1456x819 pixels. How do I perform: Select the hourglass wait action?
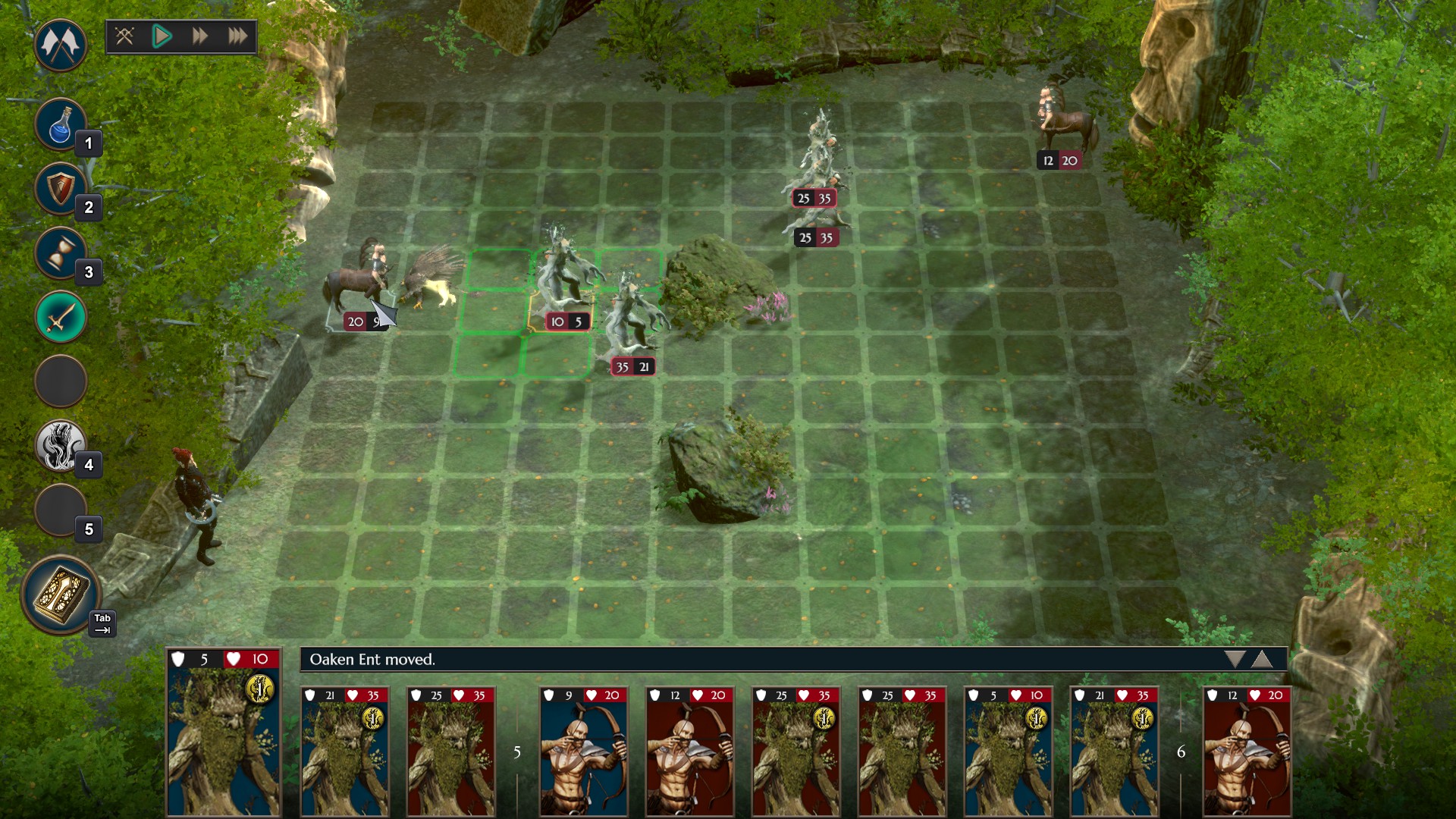click(x=60, y=253)
